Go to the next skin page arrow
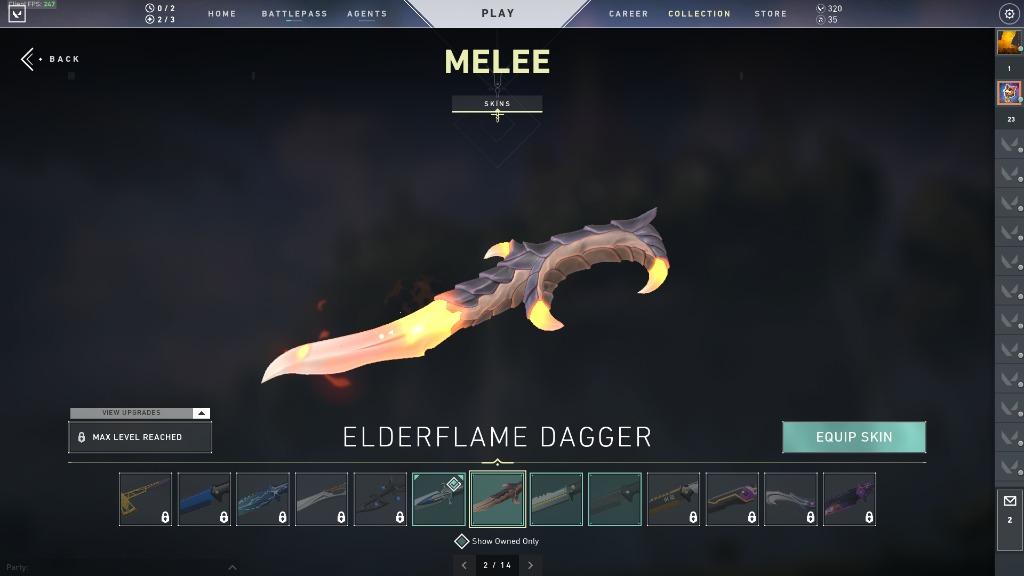The image size is (1024, 576). pos(530,565)
